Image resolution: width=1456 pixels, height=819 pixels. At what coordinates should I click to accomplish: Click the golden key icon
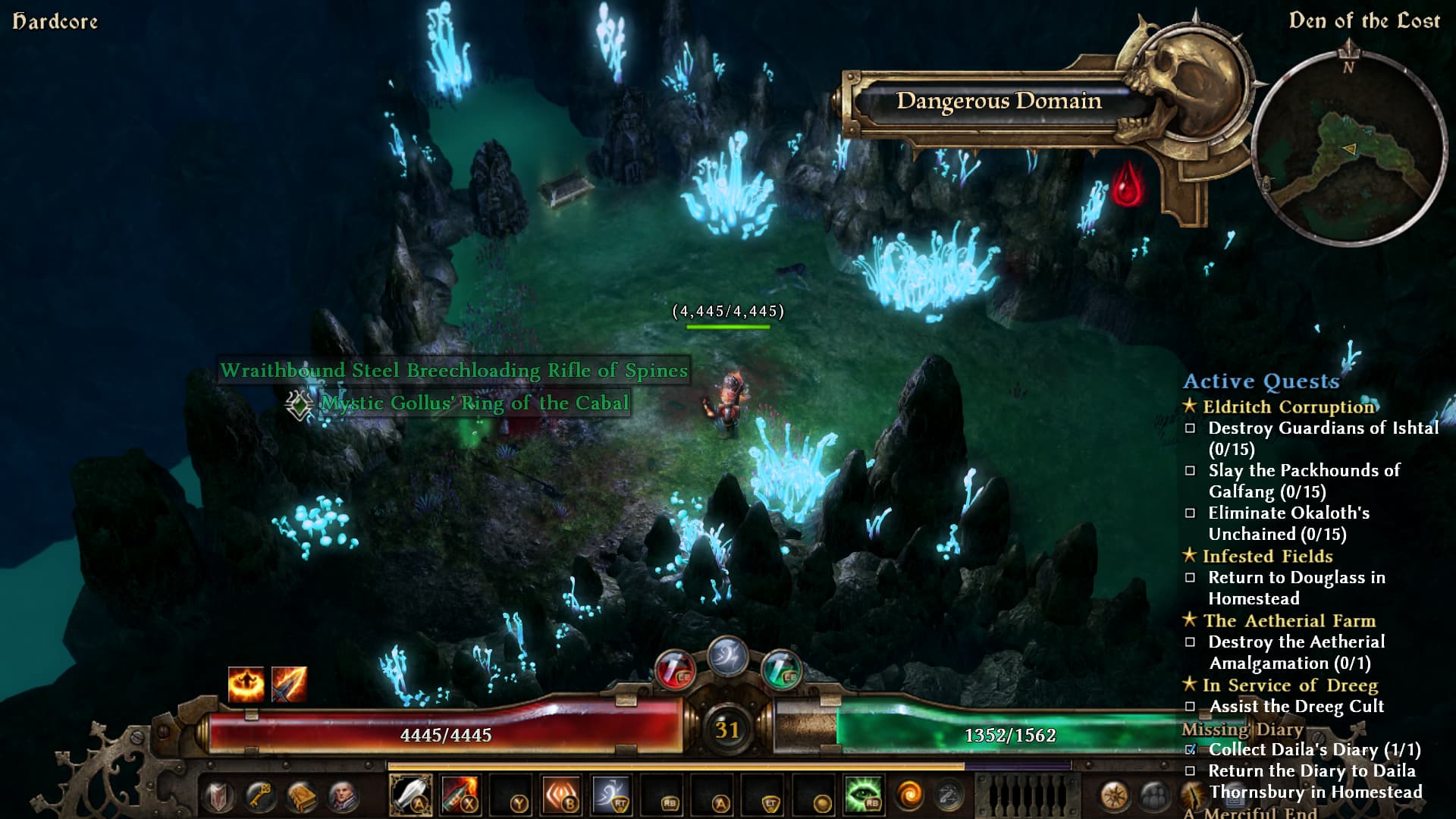tap(259, 796)
